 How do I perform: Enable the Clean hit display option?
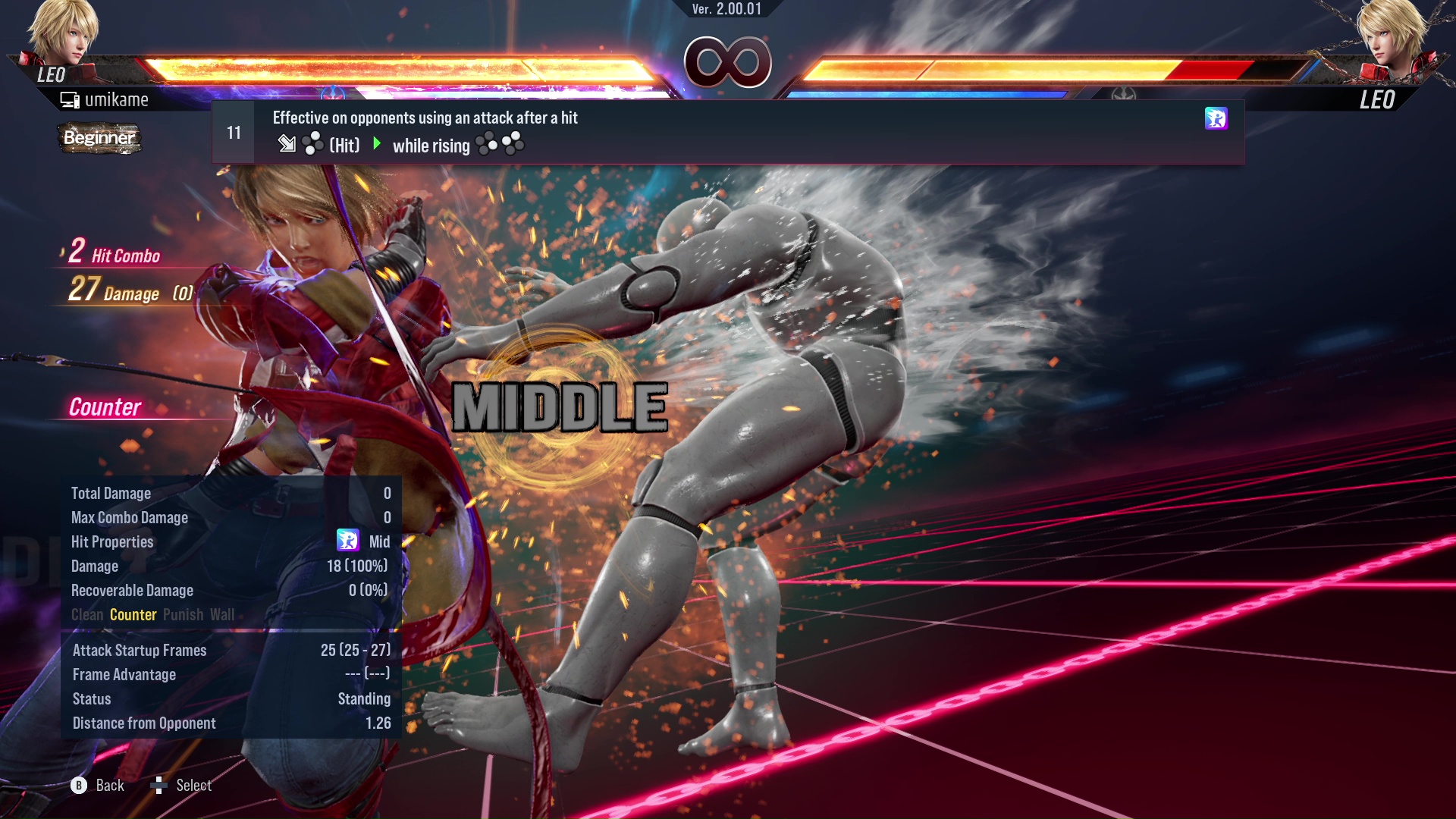tap(88, 615)
